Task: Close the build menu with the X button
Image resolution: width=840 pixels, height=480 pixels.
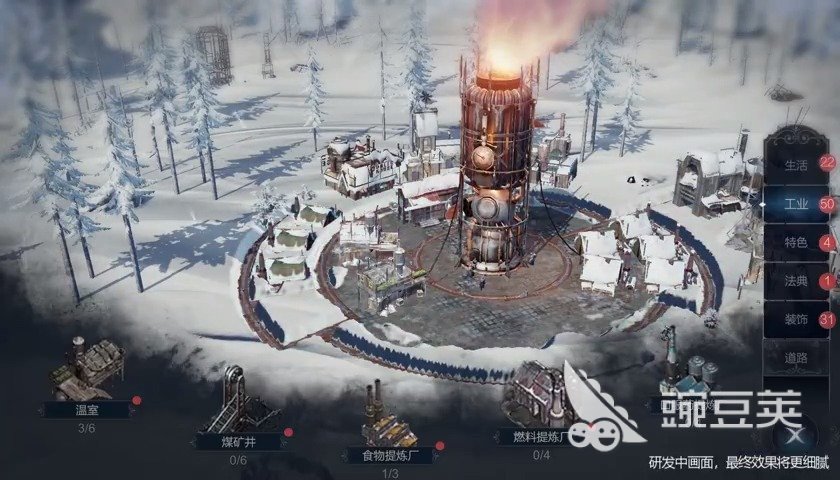Action: (x=795, y=435)
